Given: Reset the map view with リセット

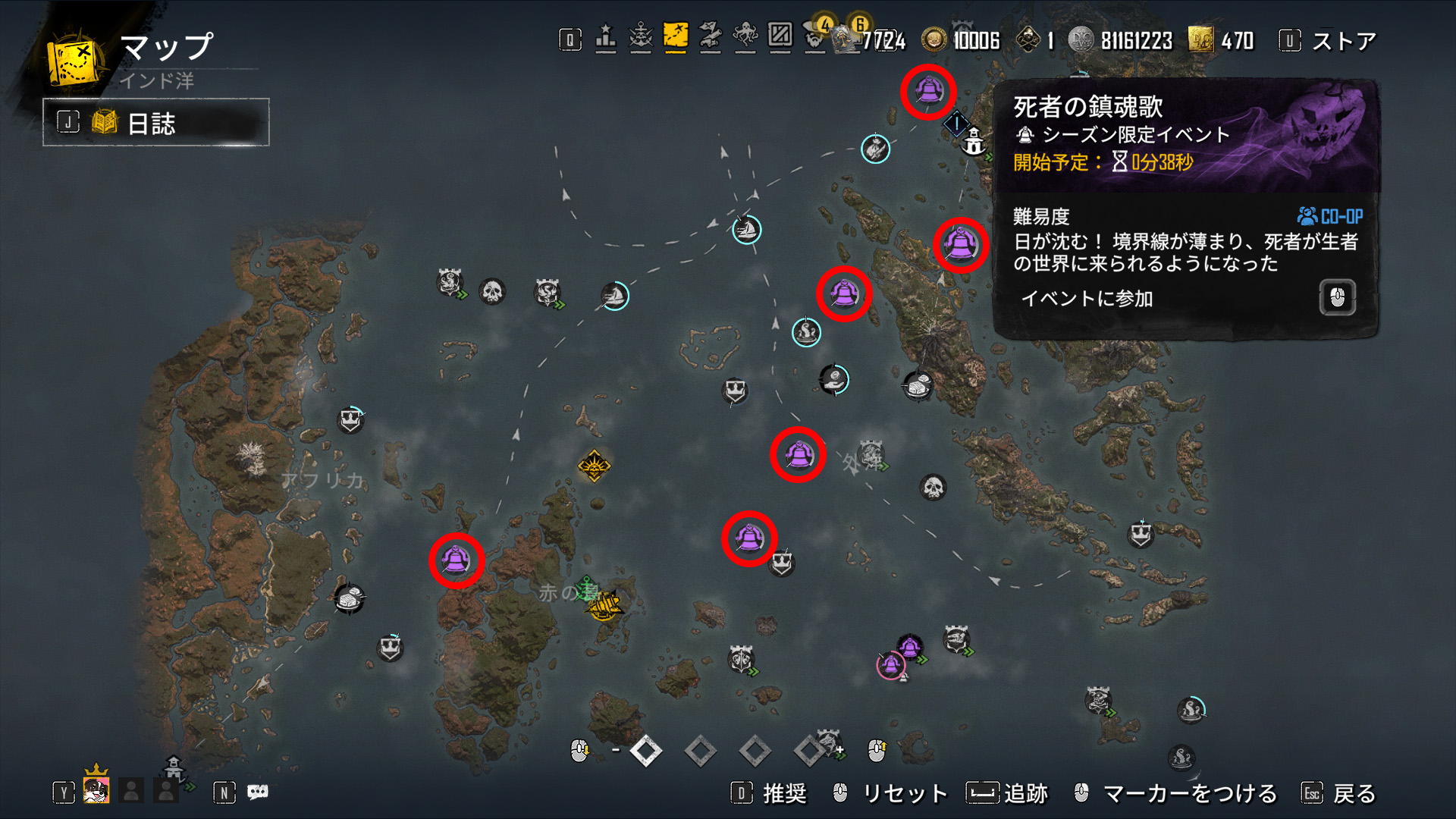Looking at the screenshot, I should point(905,793).
